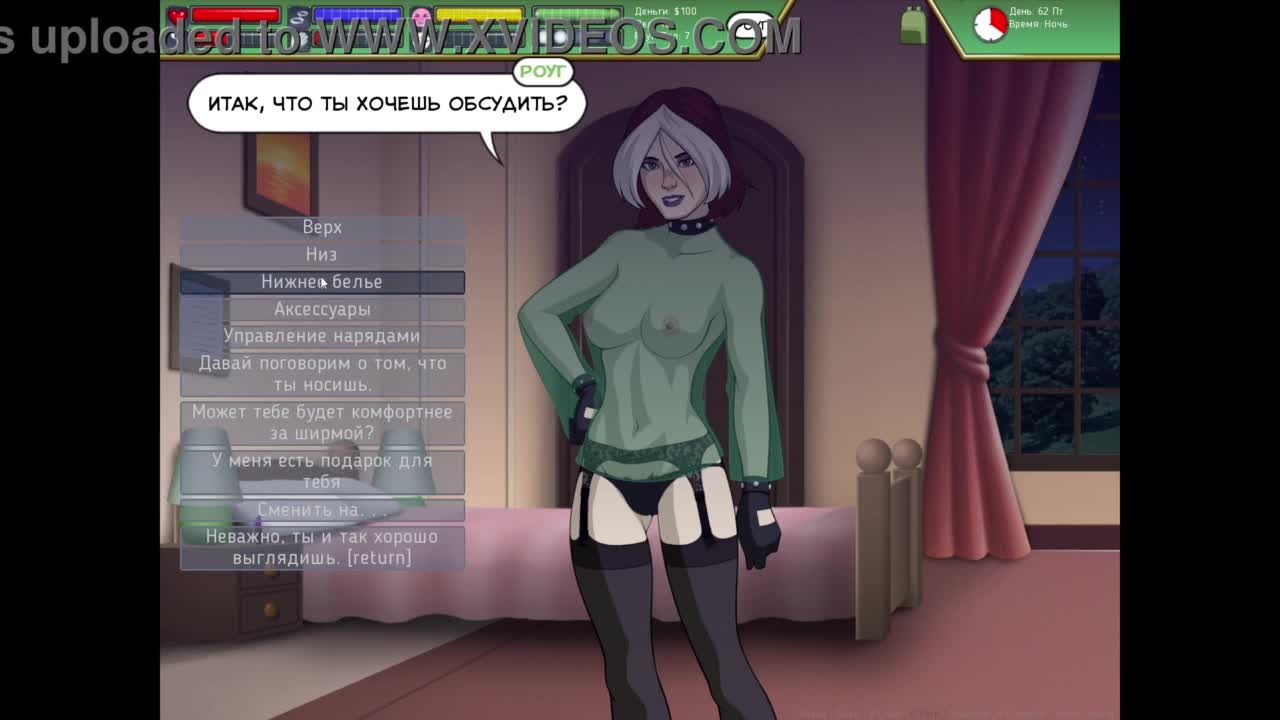
Task: Click the "Сменить на..." option
Action: (x=322, y=510)
